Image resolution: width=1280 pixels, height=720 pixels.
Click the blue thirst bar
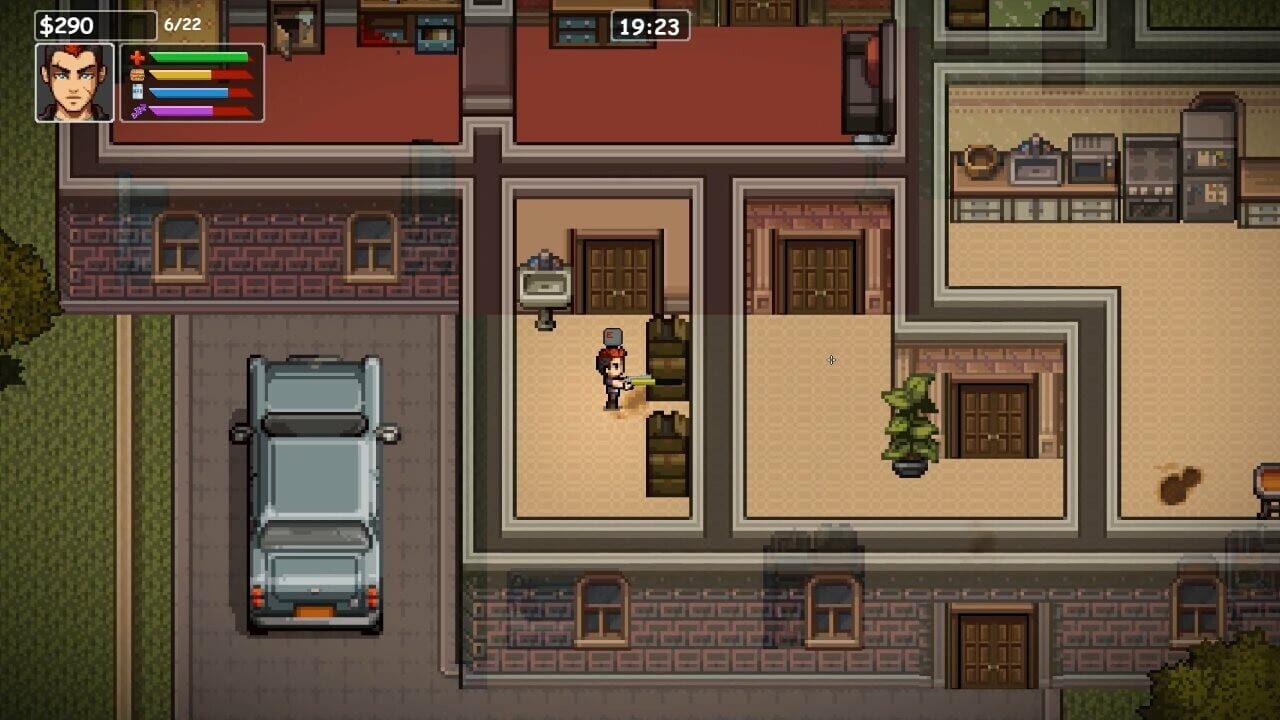coord(188,92)
